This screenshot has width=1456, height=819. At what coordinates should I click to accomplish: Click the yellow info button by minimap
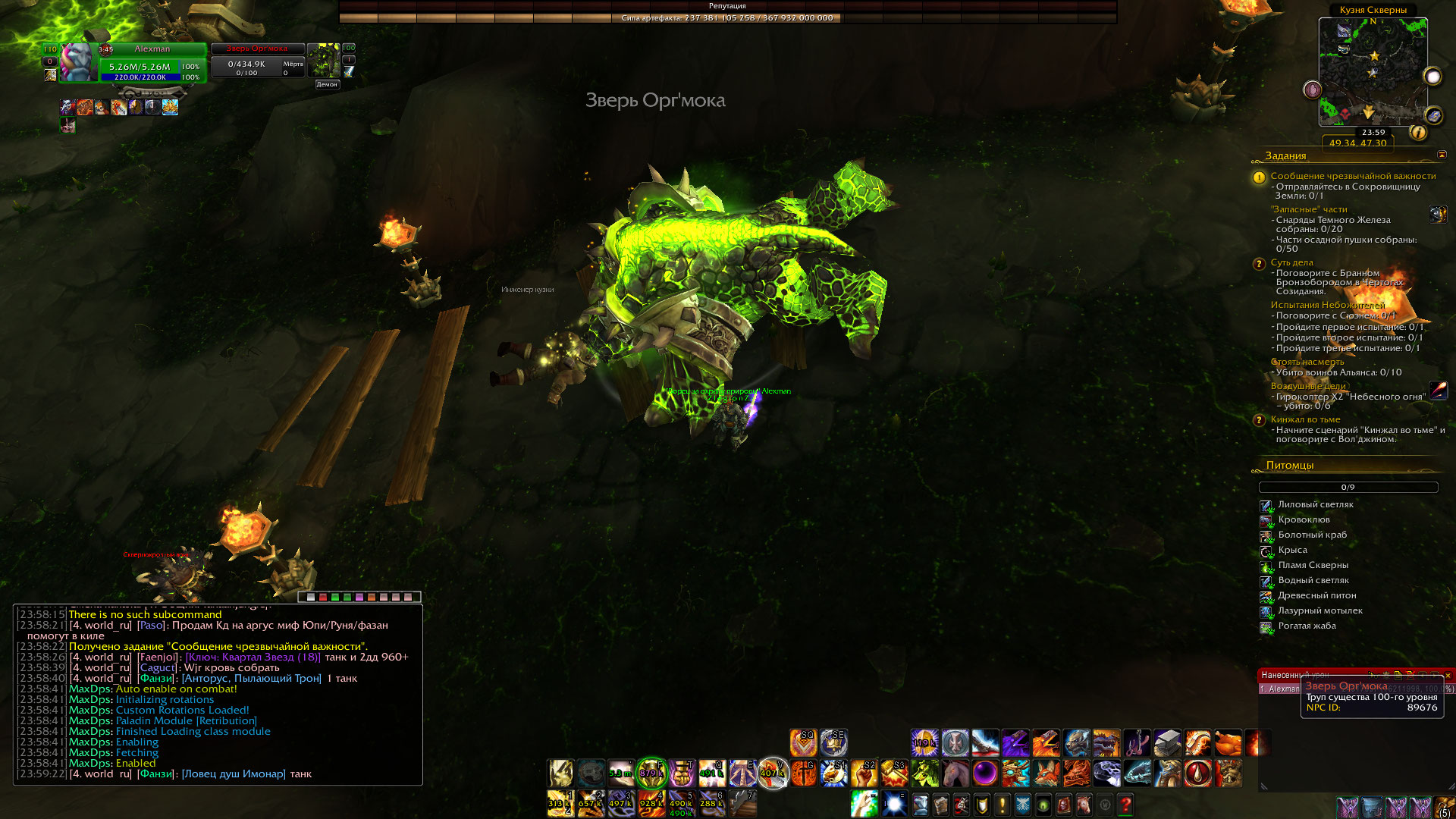click(x=1418, y=133)
